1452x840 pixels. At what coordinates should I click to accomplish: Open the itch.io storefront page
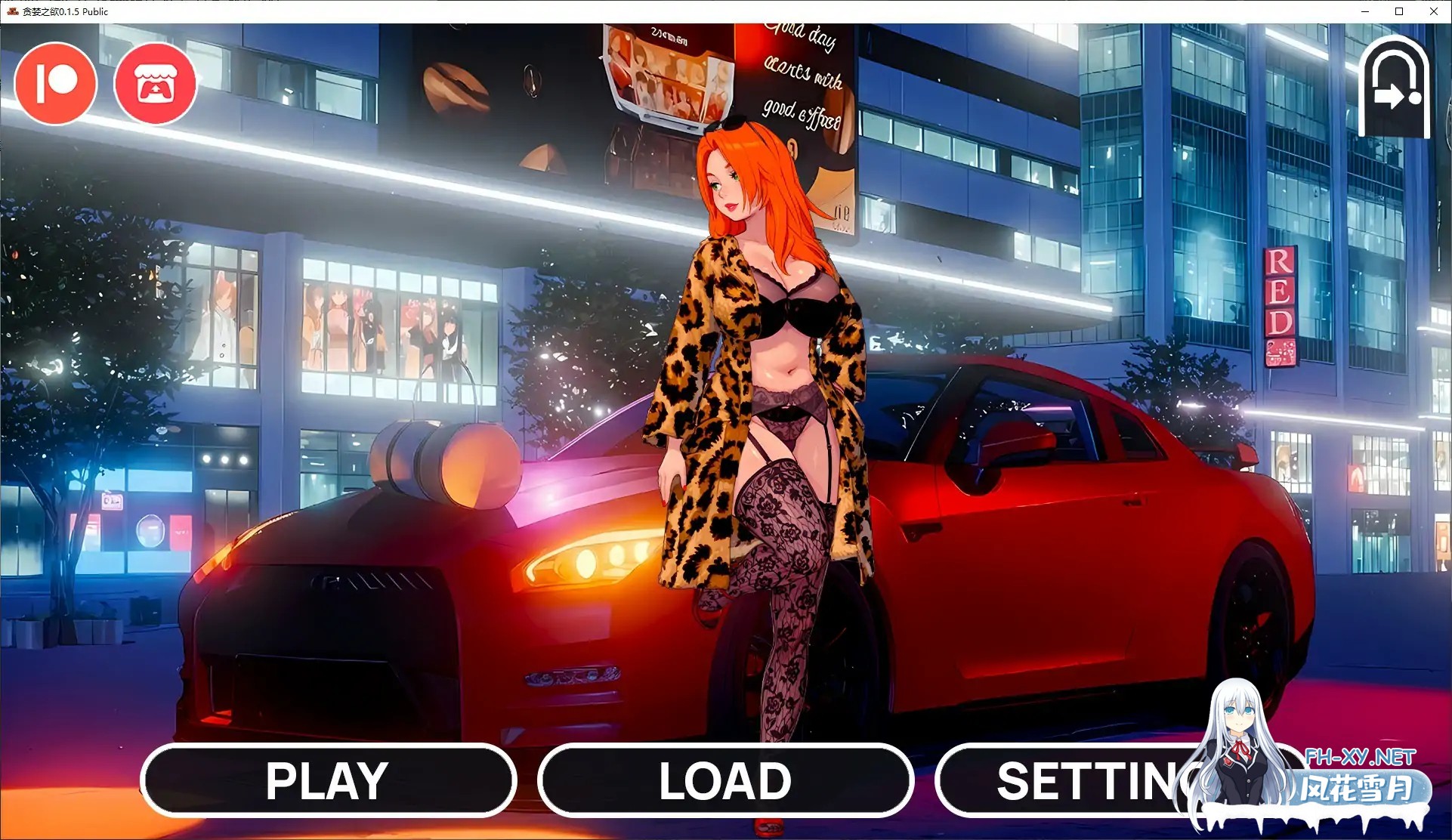pos(156,83)
